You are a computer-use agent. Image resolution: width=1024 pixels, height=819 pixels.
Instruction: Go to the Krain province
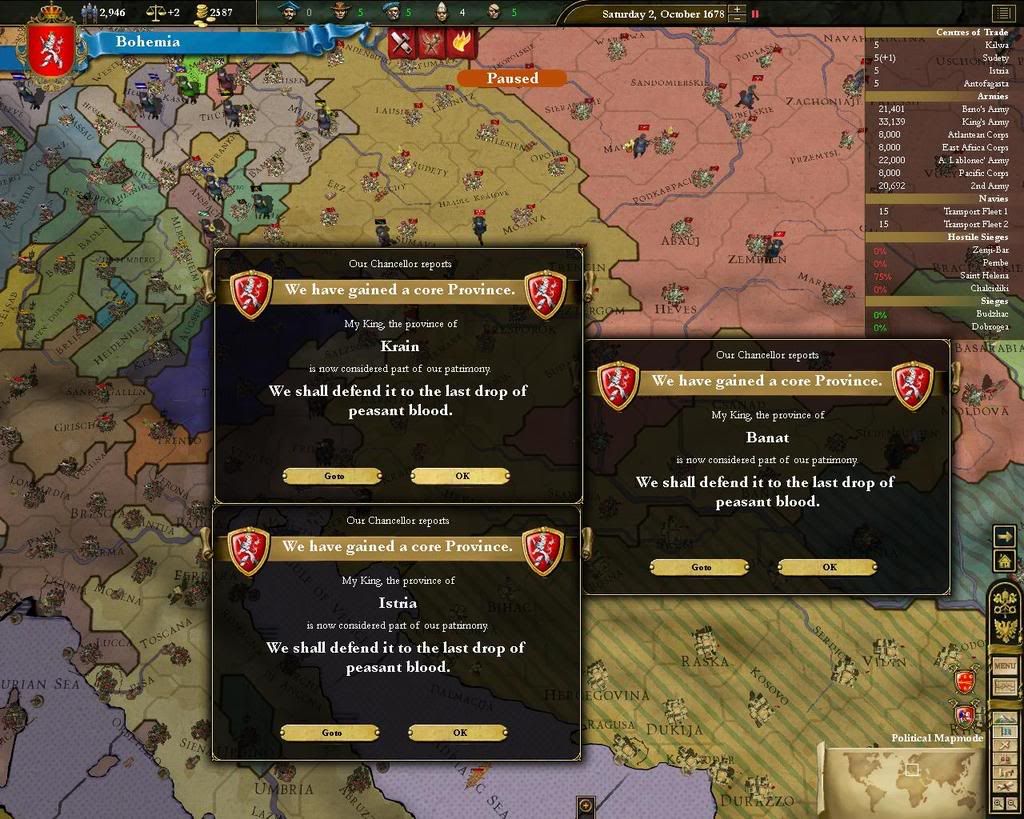click(x=333, y=476)
